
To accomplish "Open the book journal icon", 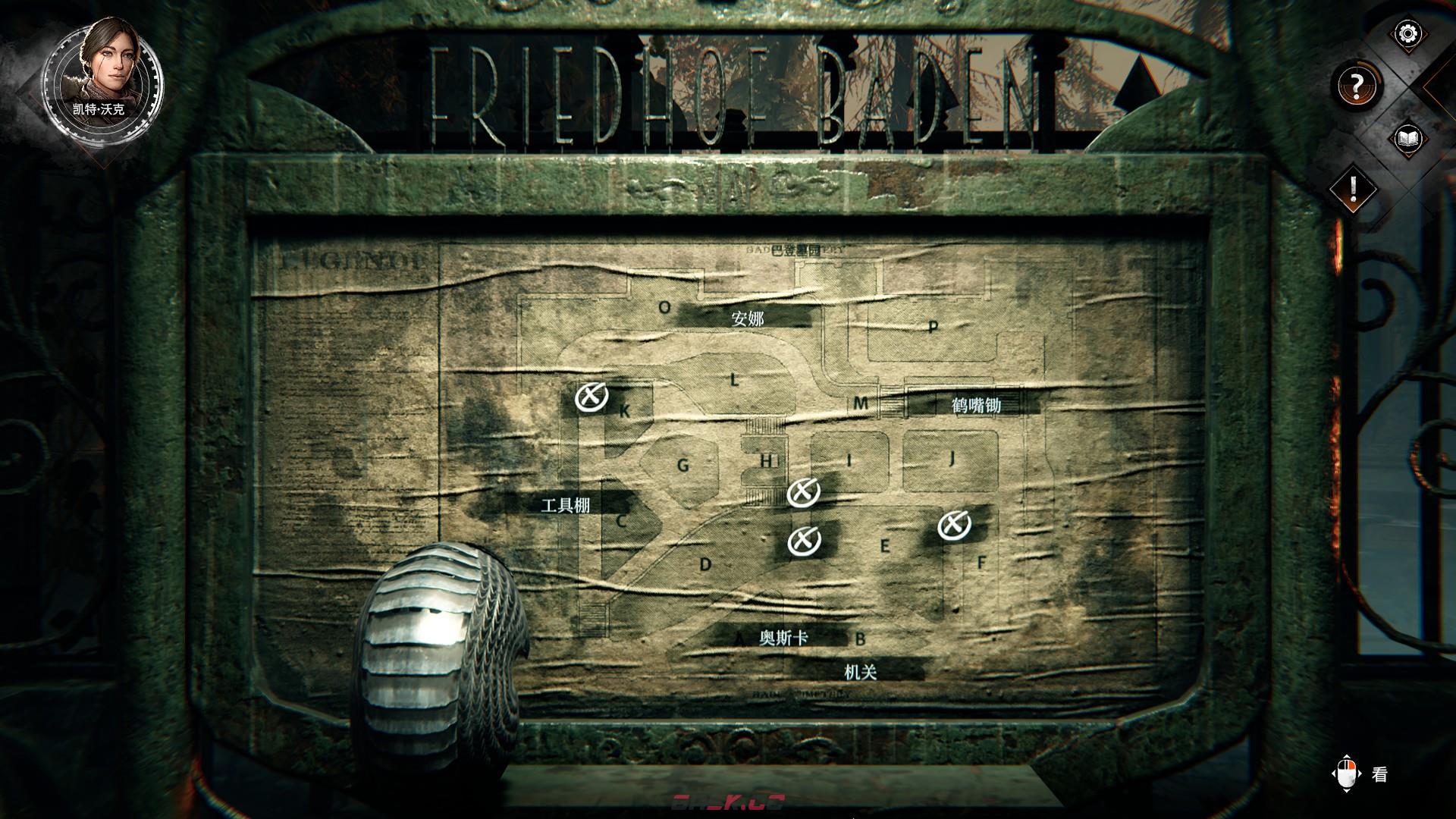I will pos(1408,139).
